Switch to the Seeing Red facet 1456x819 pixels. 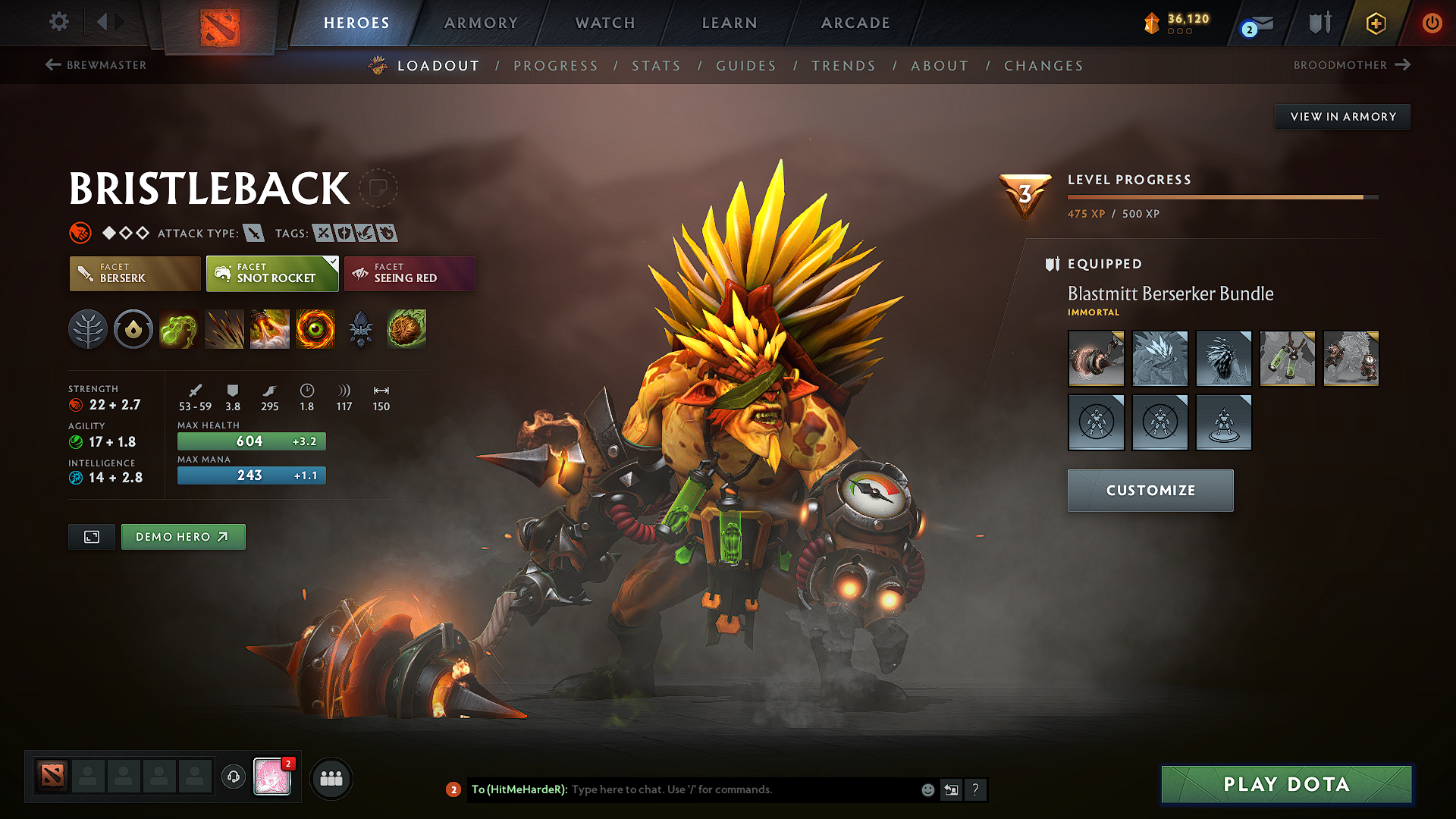(x=409, y=274)
